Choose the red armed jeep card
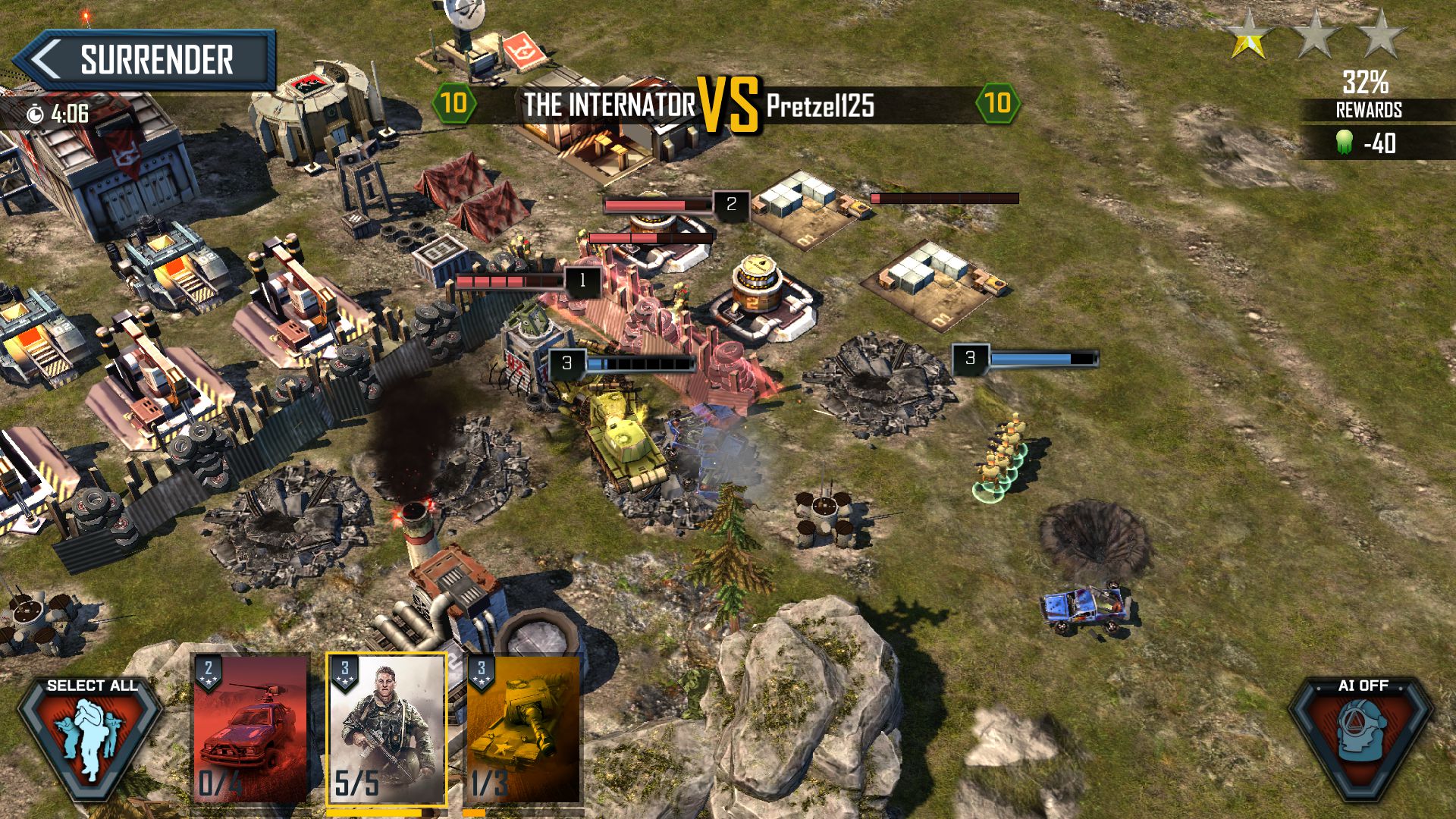The image size is (1456, 819). (250, 730)
